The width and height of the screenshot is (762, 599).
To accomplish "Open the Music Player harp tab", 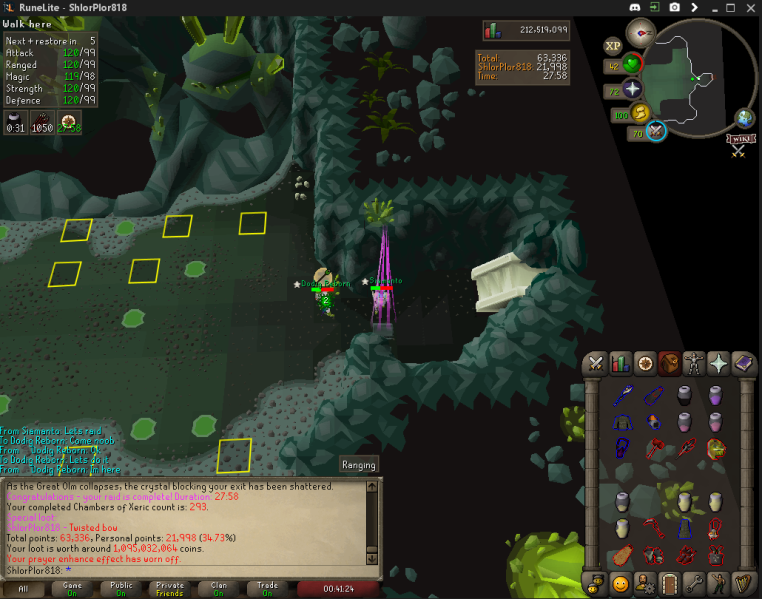I will pyautogui.click(x=743, y=582).
